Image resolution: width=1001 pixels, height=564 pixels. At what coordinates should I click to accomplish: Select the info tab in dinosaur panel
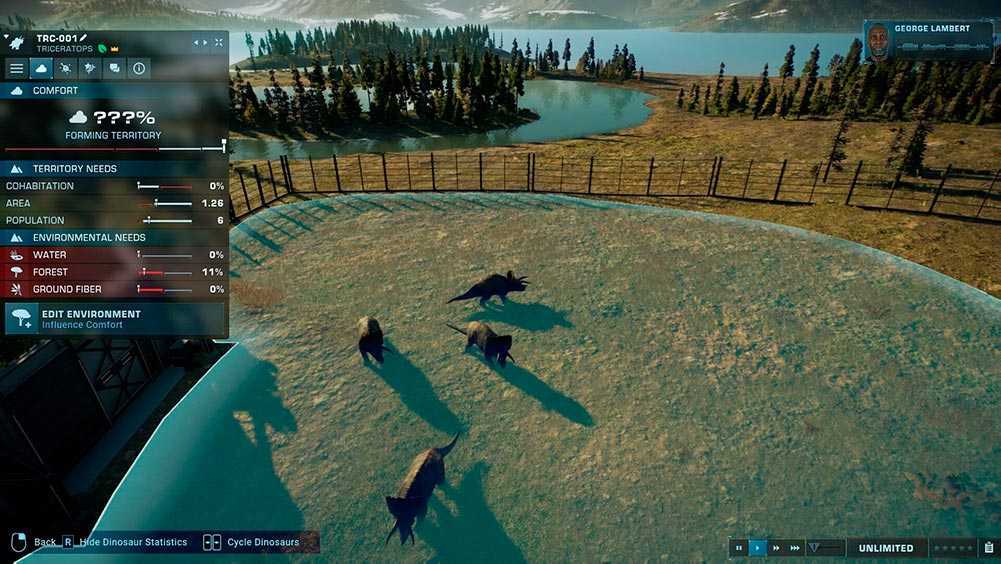(139, 68)
